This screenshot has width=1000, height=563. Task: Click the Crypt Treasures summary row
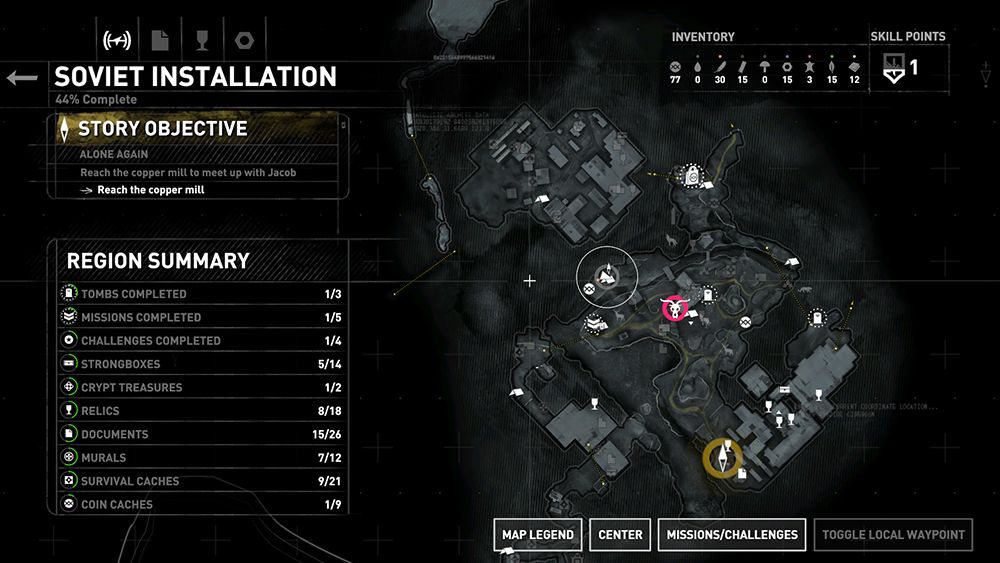(x=198, y=387)
